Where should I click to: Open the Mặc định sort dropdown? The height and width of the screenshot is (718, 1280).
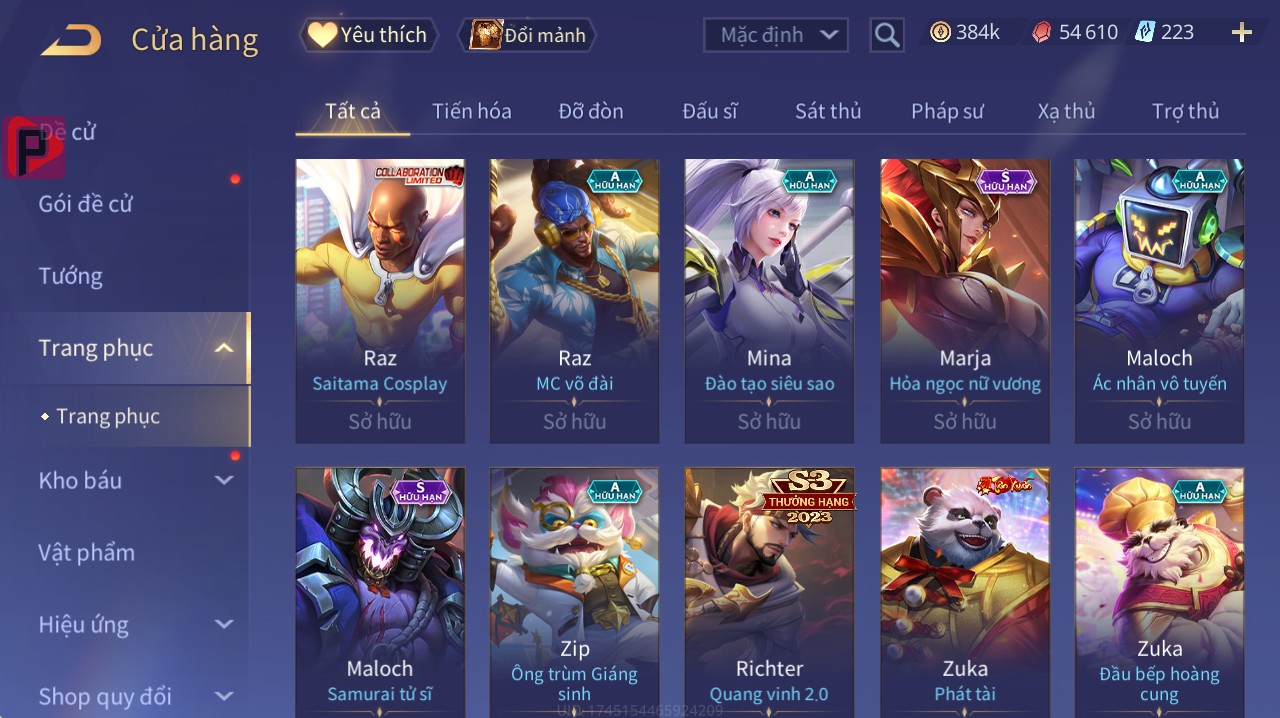(x=776, y=35)
